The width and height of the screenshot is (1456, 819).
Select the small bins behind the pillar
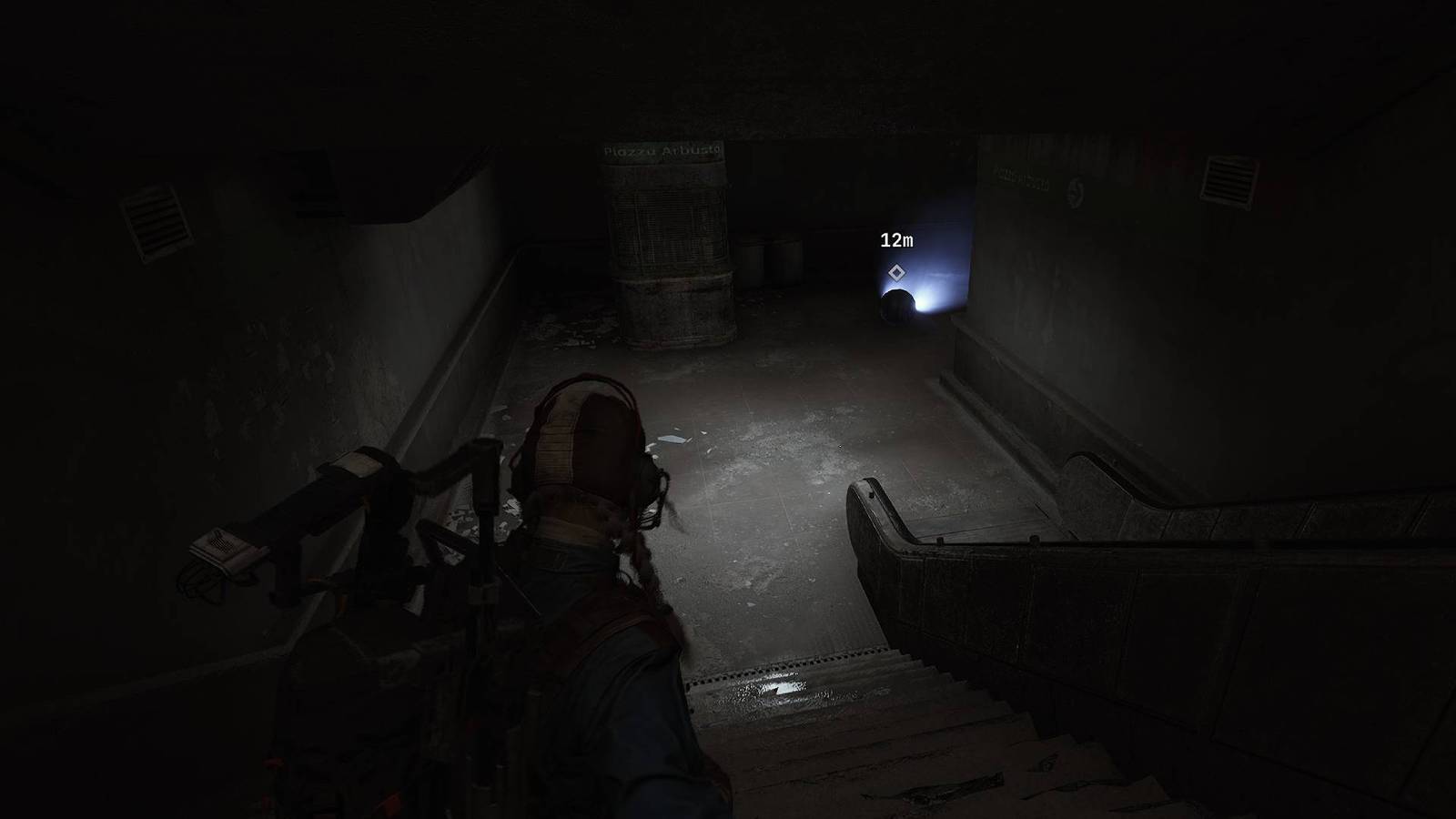(769, 264)
